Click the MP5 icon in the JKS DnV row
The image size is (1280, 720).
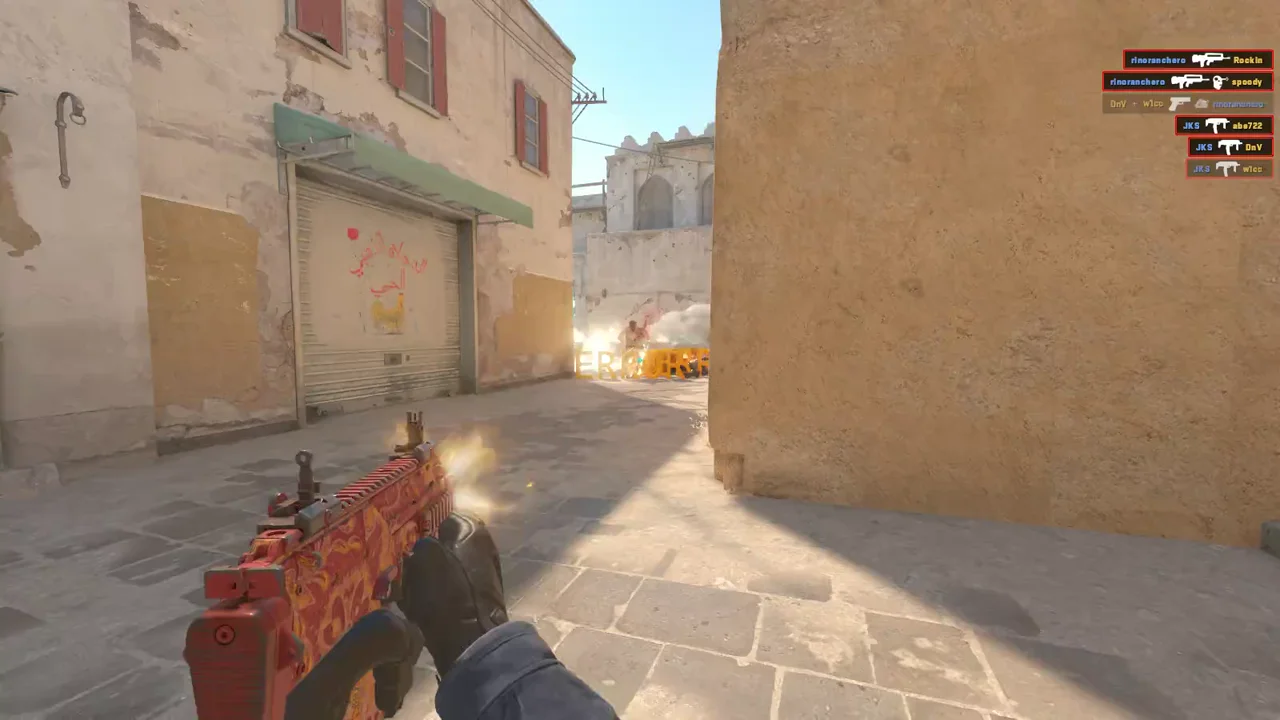[x=1229, y=147]
